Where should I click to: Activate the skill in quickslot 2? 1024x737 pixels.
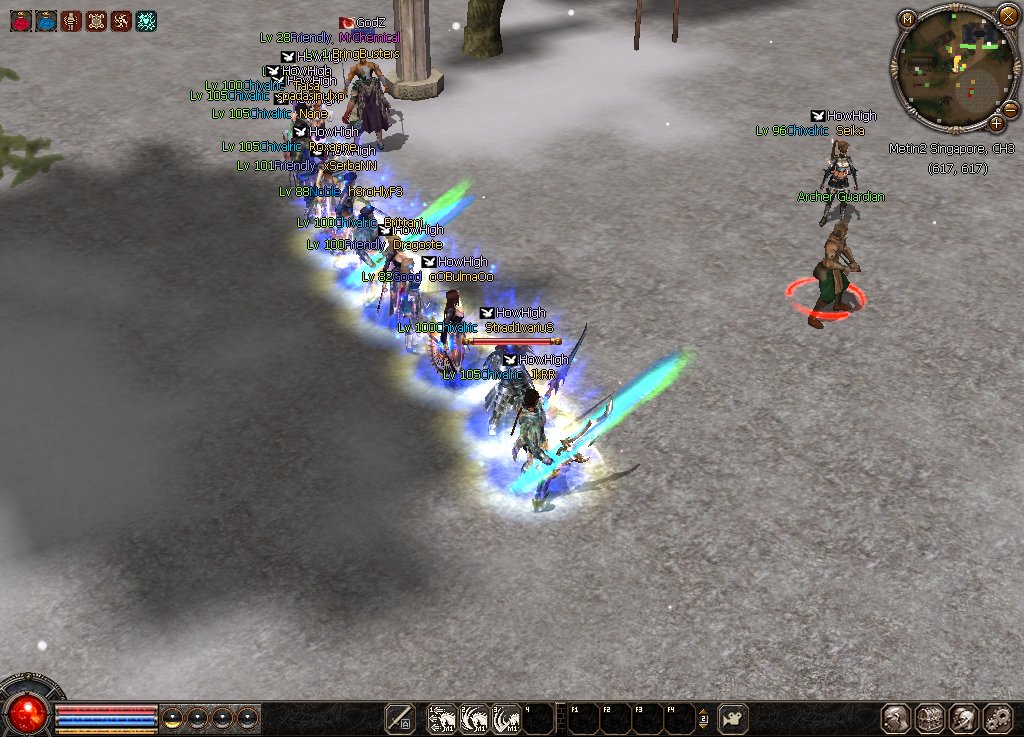click(474, 719)
